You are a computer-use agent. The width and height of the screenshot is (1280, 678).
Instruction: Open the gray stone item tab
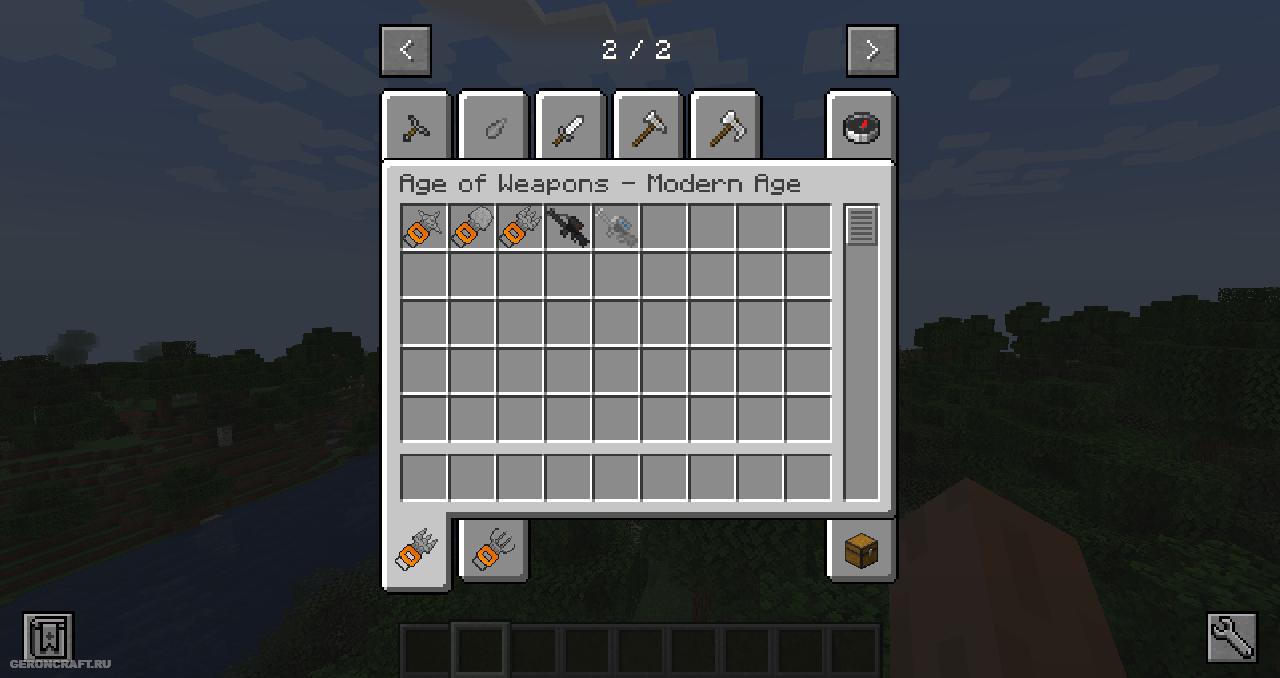(494, 128)
